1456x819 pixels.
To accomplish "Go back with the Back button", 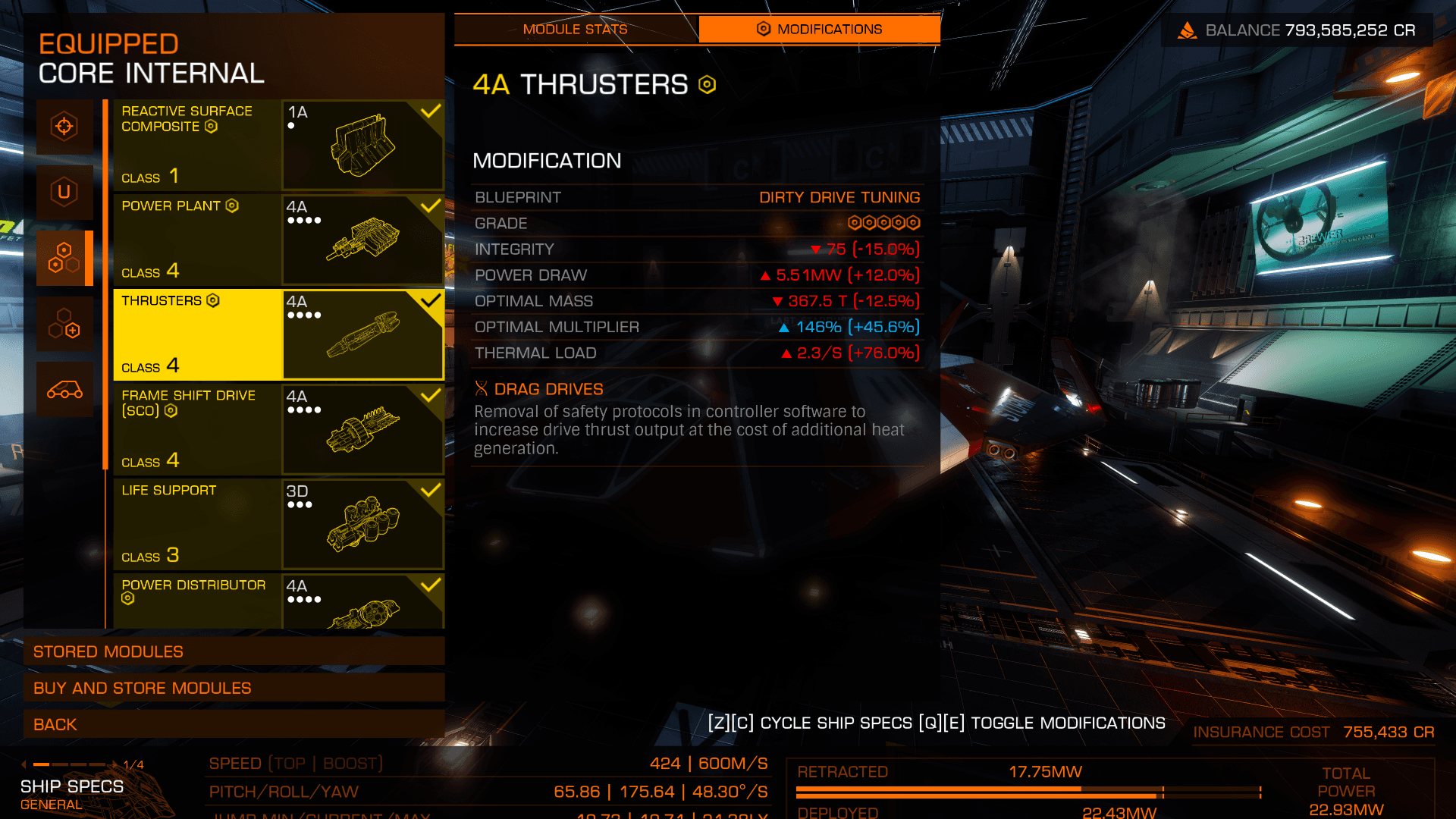I will [x=234, y=724].
